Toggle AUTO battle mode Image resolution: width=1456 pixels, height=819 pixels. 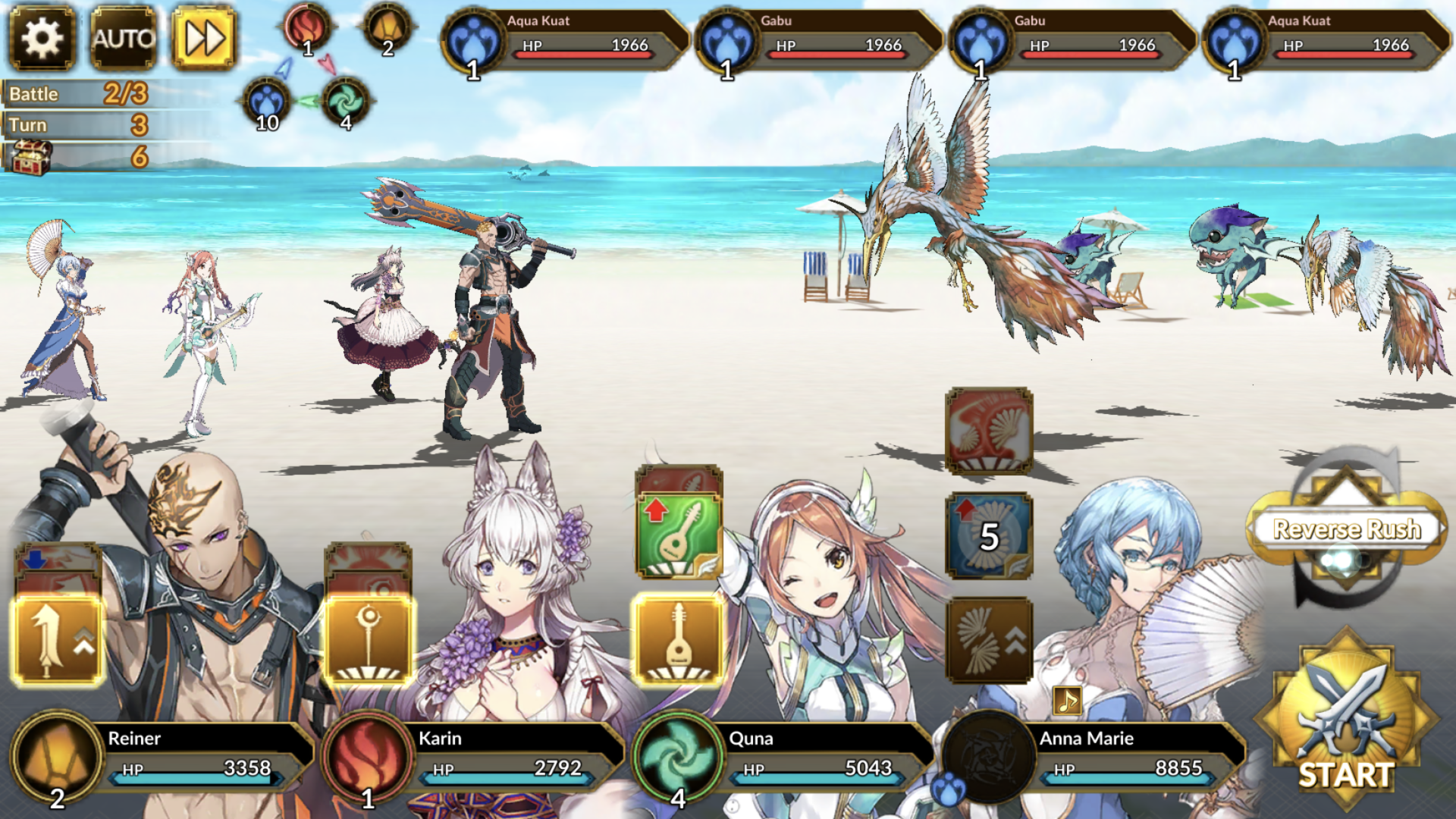123,38
